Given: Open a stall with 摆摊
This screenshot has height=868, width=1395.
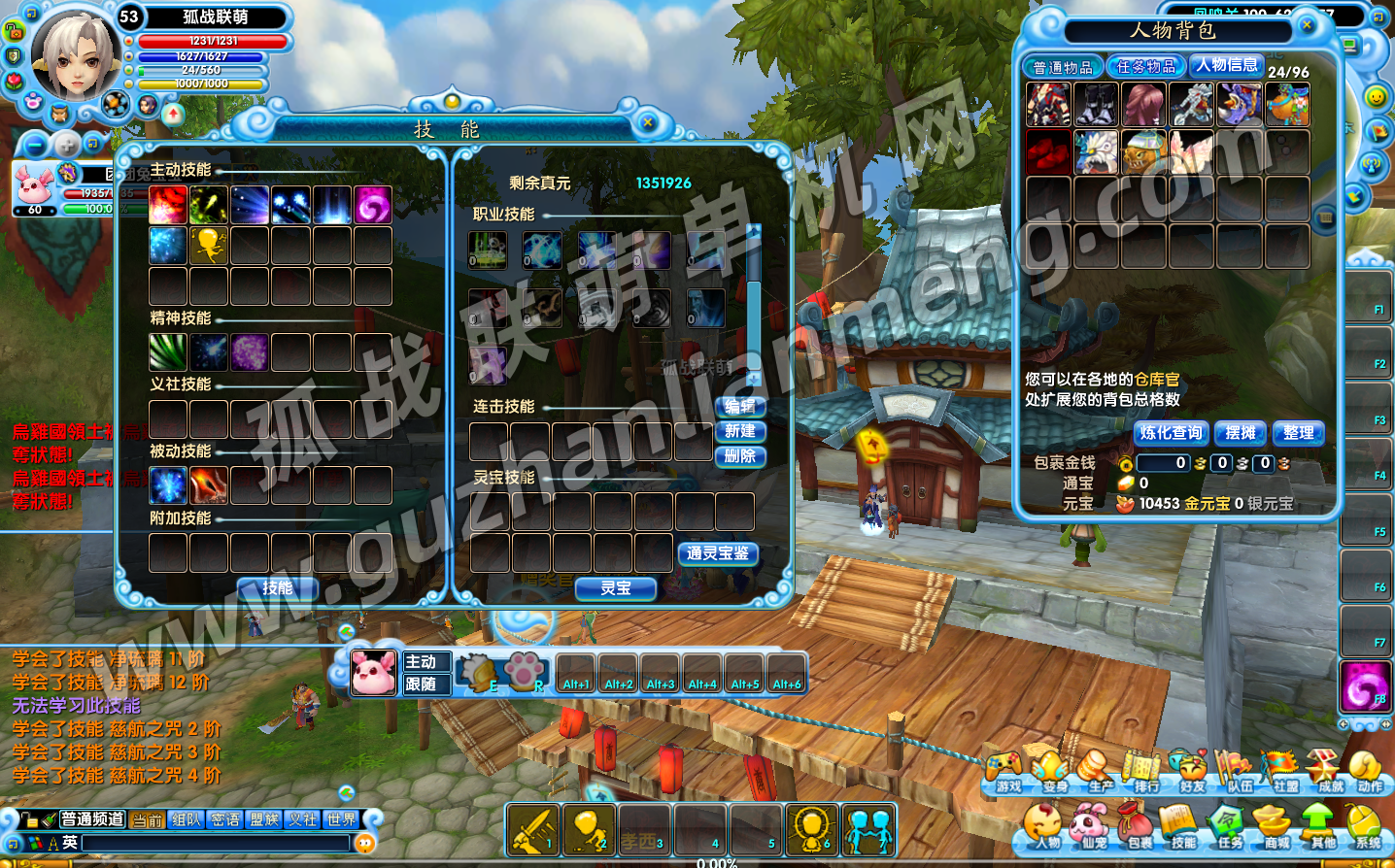Looking at the screenshot, I should [1241, 433].
